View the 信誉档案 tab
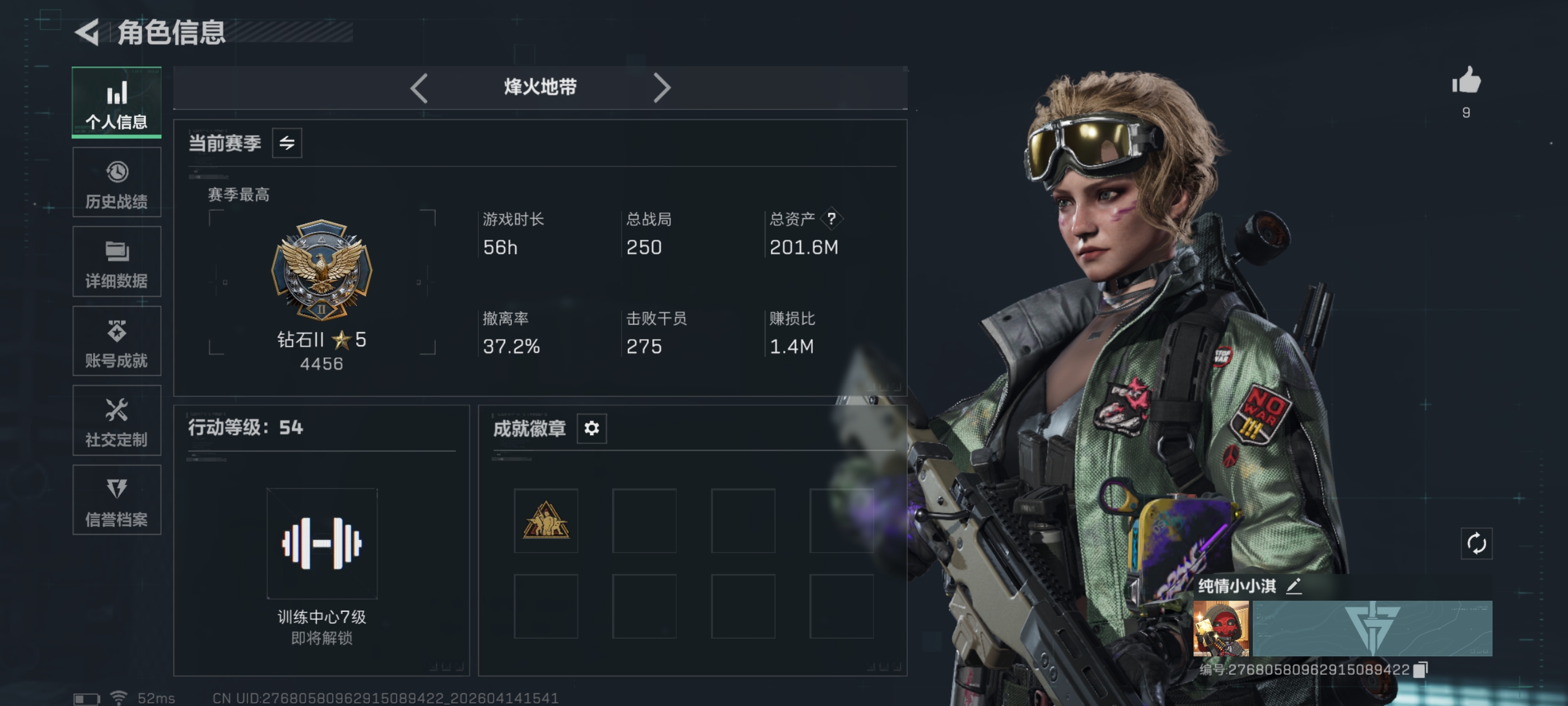Screen dimensions: 1568x706 pos(116,500)
